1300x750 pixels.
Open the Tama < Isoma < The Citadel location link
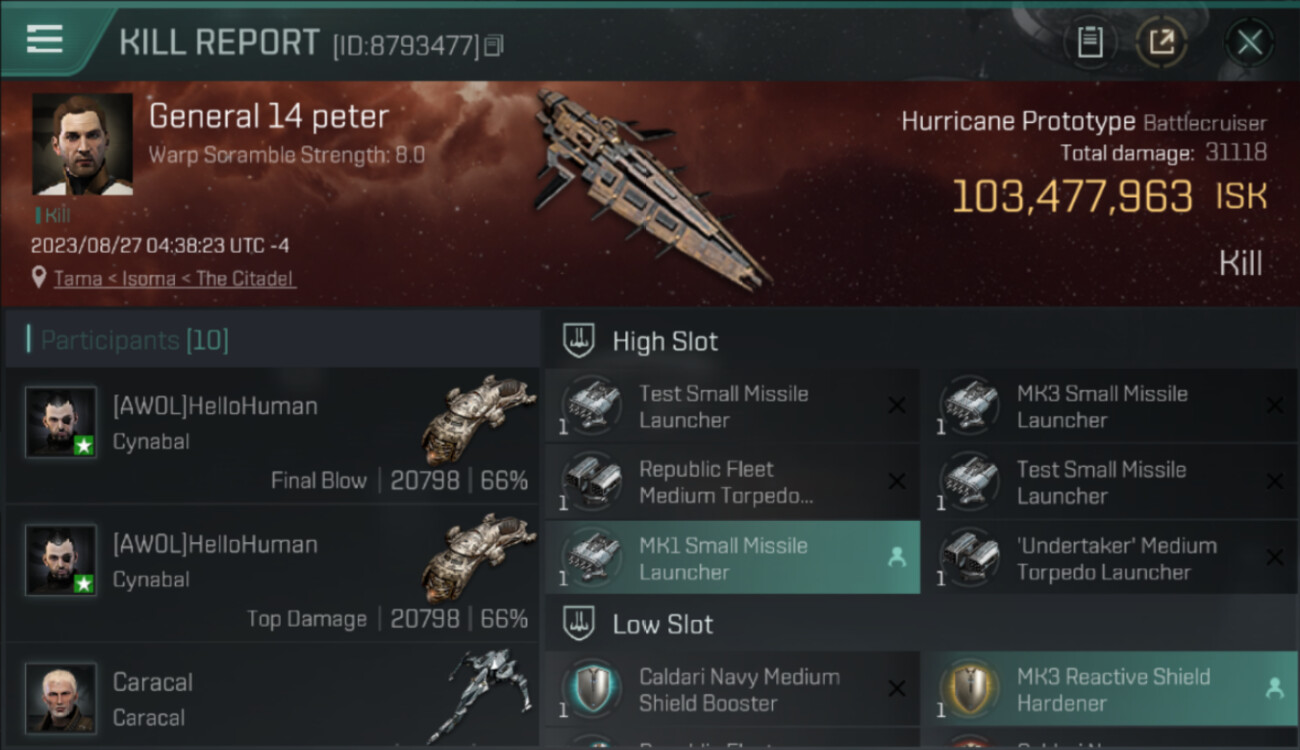click(174, 279)
